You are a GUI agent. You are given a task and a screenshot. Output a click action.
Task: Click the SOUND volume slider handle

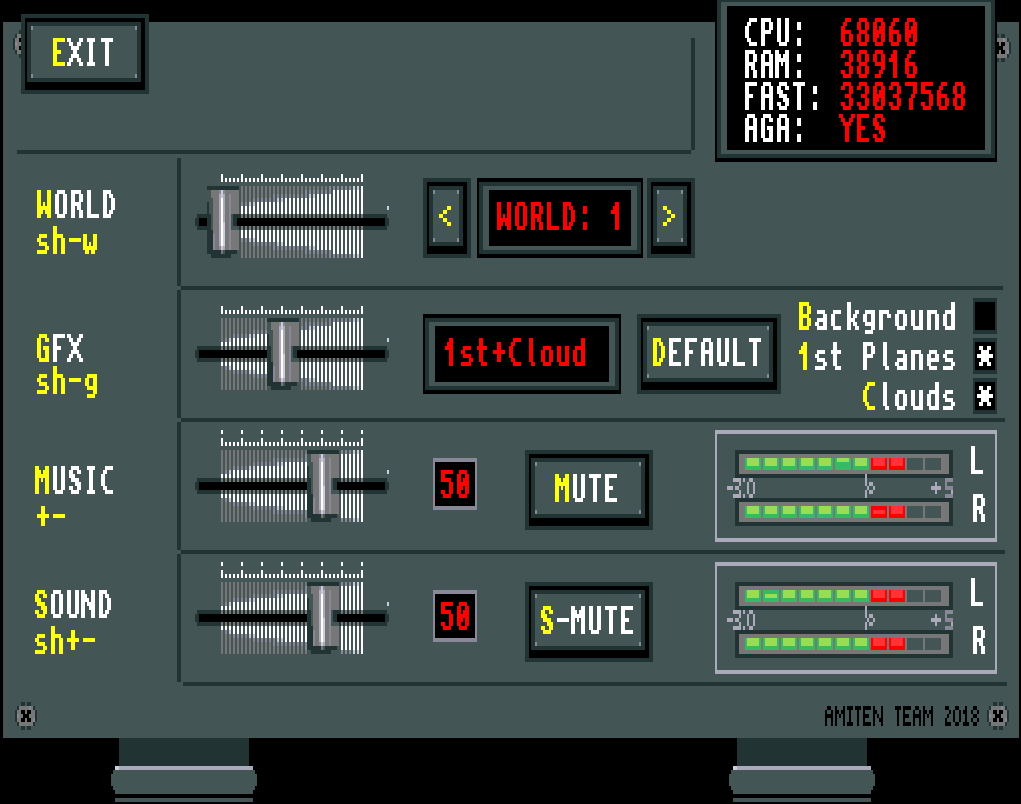click(322, 618)
